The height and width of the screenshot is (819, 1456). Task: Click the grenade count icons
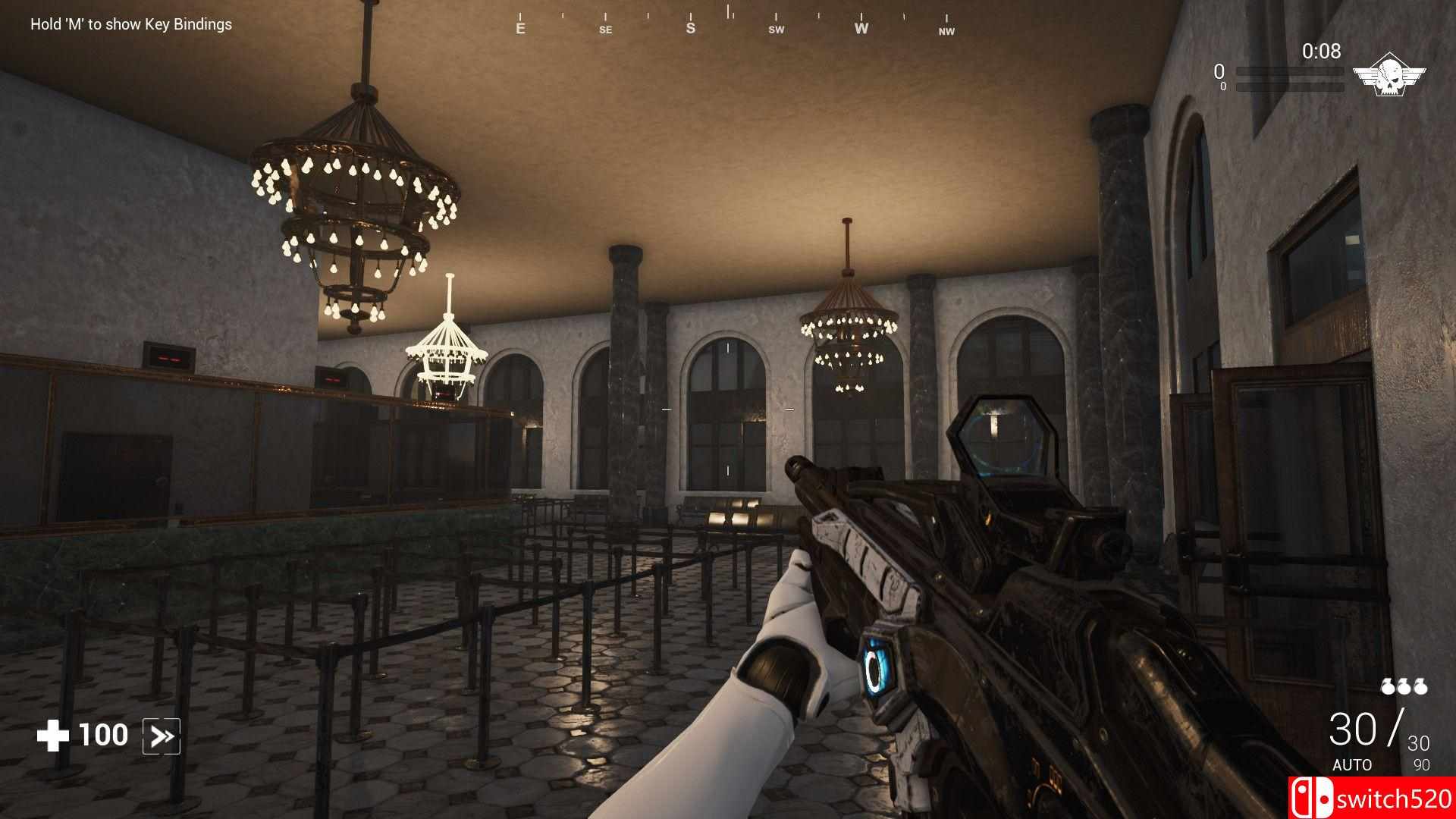(1404, 686)
